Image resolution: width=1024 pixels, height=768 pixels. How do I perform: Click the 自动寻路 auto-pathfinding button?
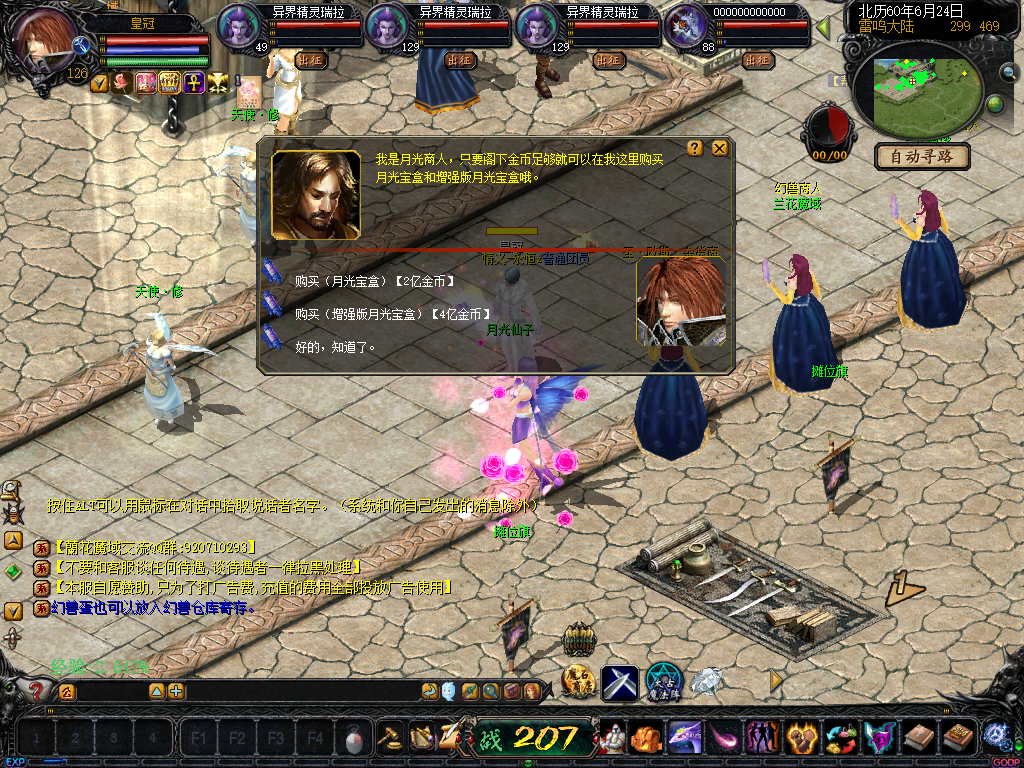[921, 156]
